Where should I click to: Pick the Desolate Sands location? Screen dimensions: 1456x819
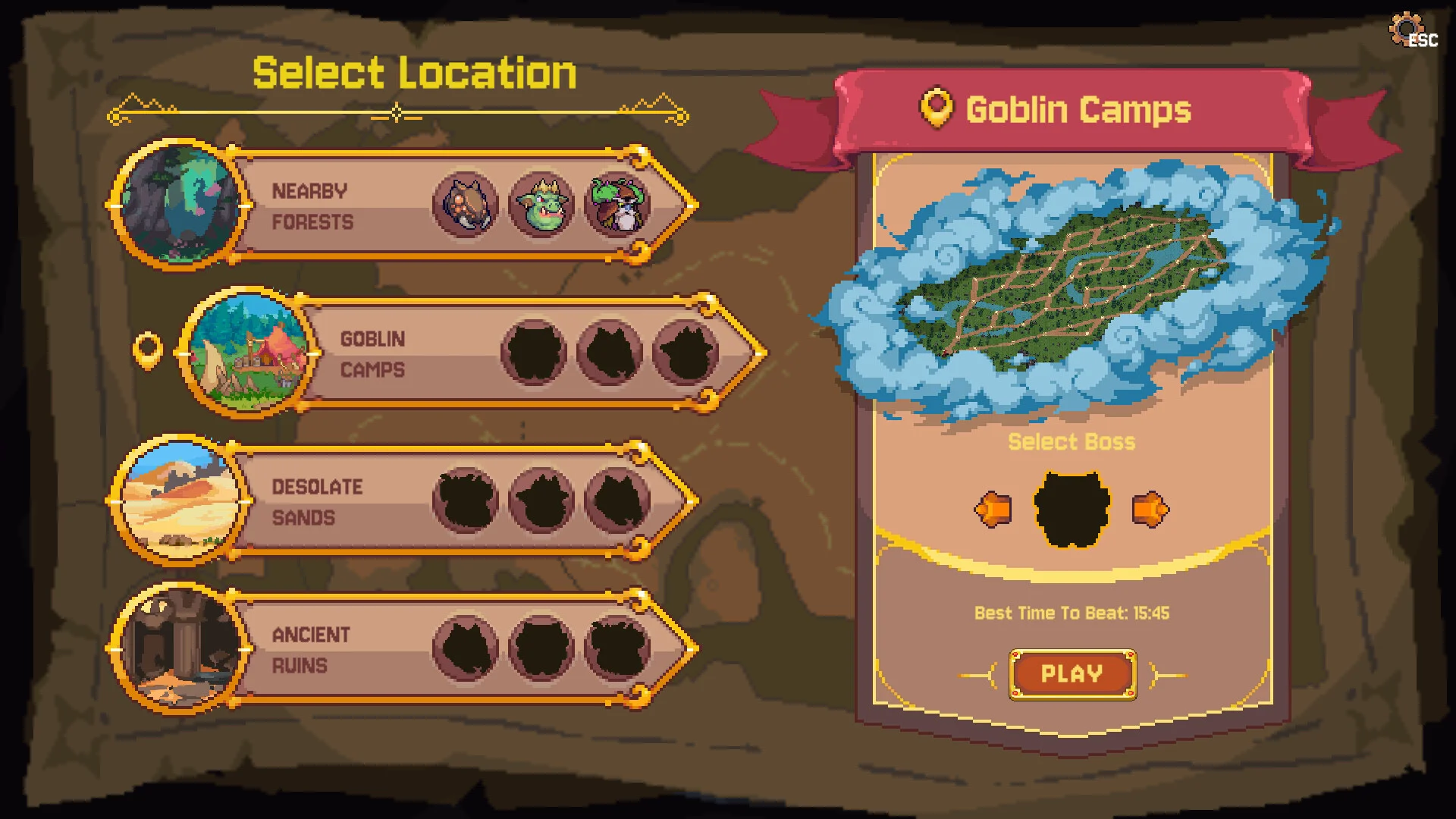pos(318,501)
